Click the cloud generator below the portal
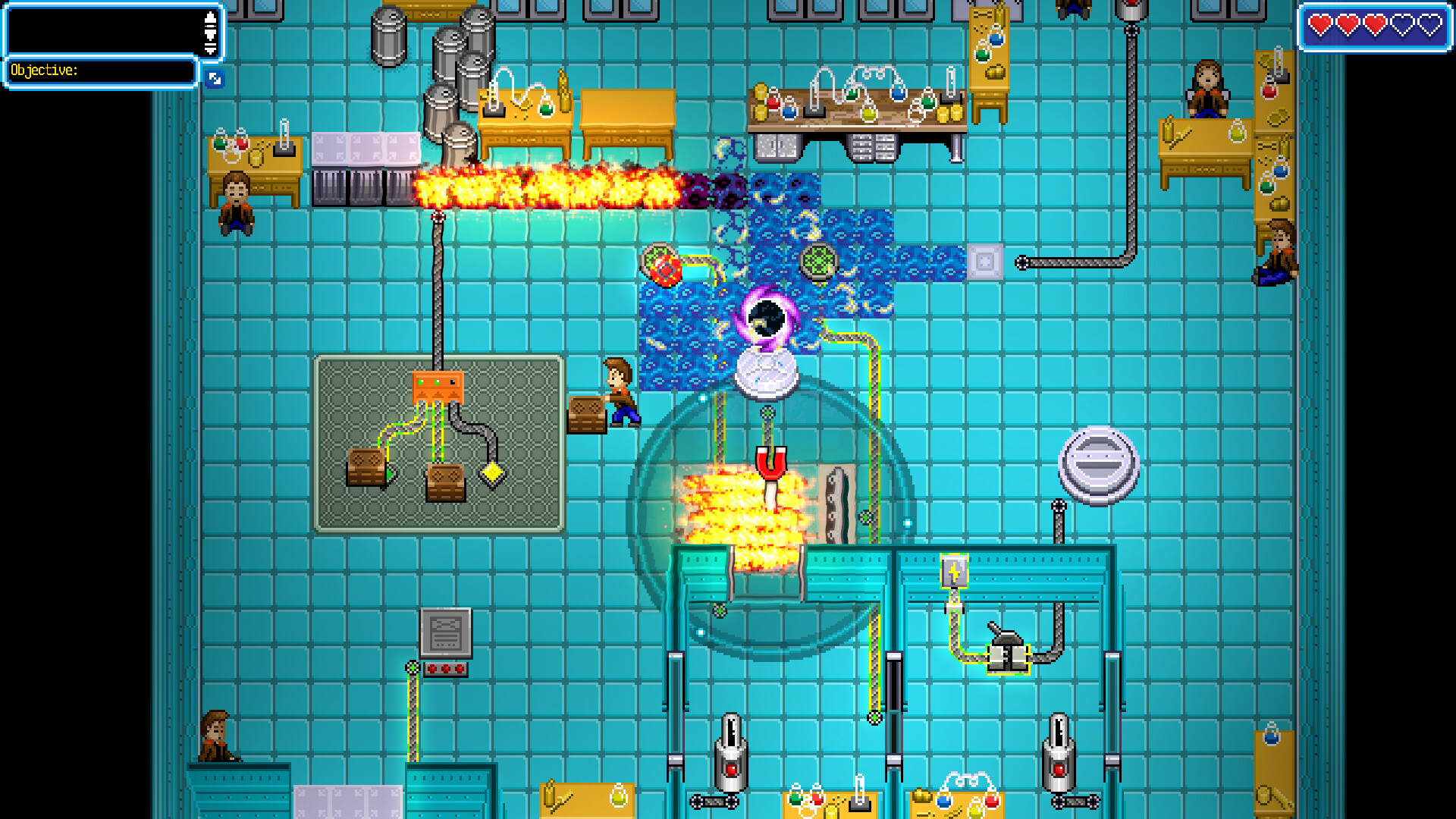This screenshot has height=819, width=1456. (766, 372)
